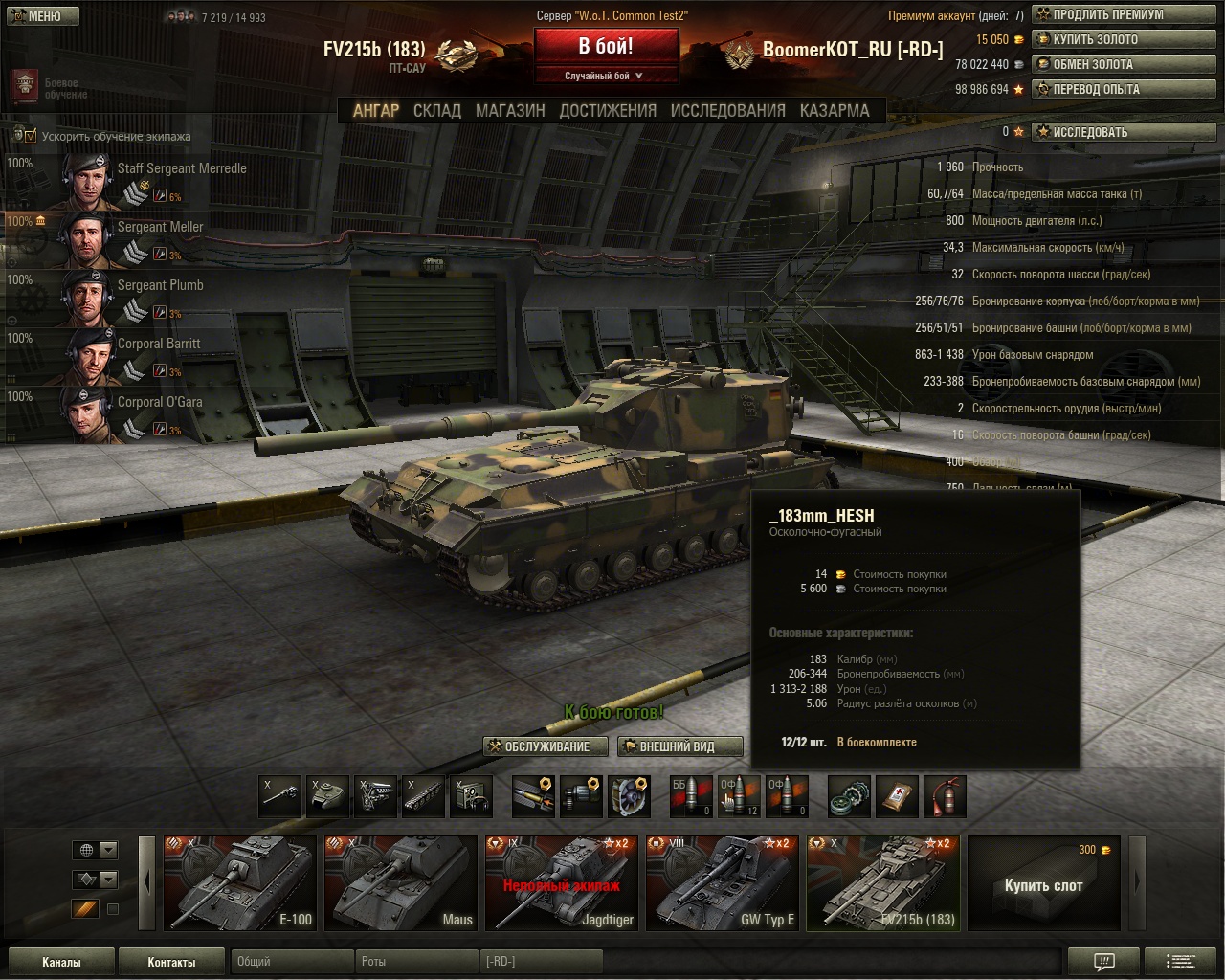Start the battle with В бой! button
Image resolution: width=1225 pixels, height=980 pixels.
coord(606,46)
